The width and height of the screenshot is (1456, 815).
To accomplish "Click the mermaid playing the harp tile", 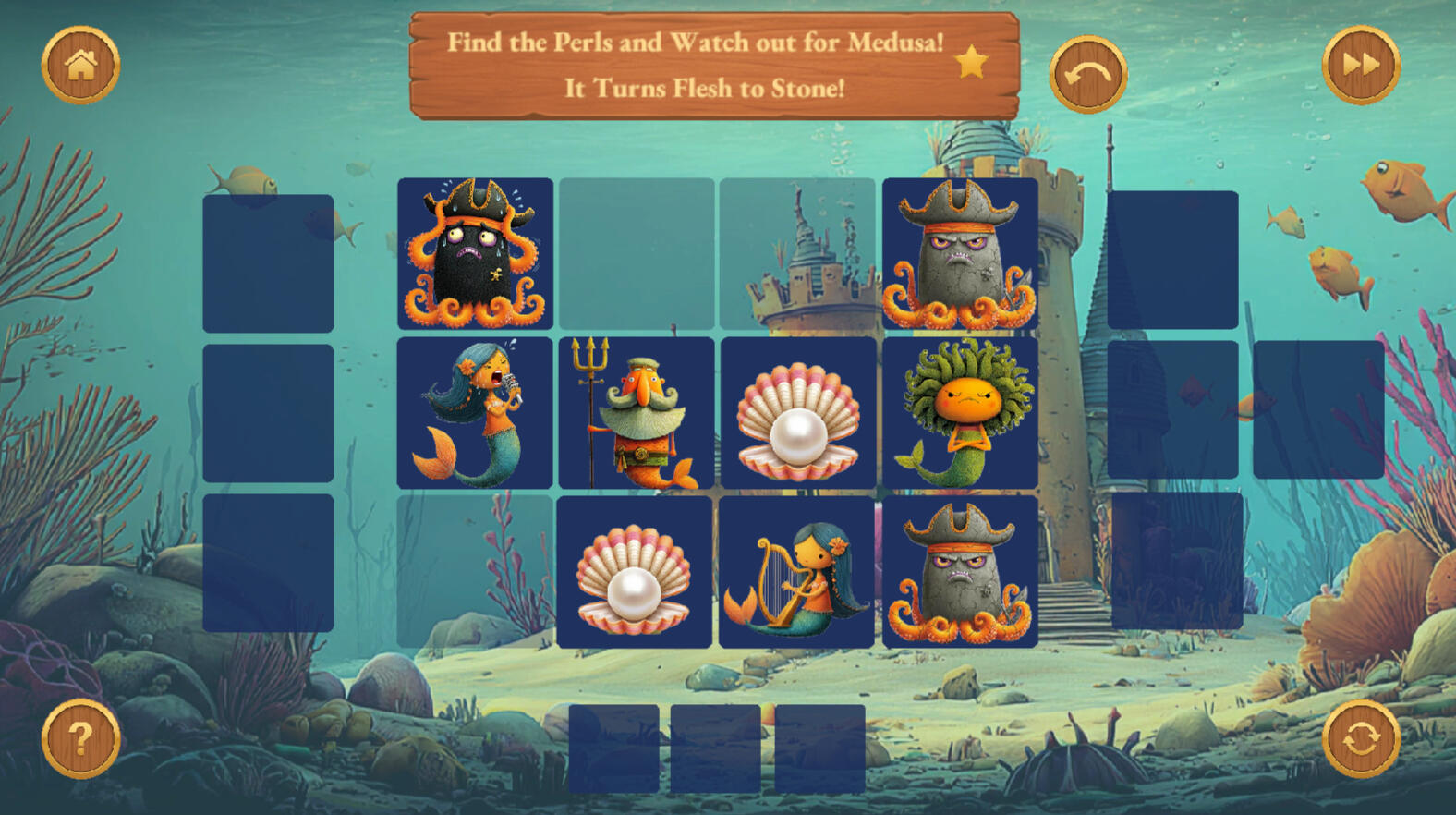I will [796, 572].
